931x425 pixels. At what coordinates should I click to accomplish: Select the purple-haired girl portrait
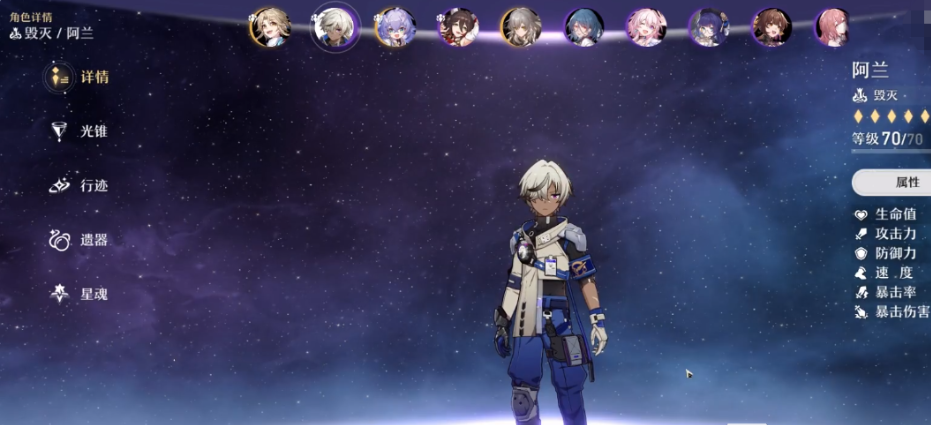coord(395,27)
